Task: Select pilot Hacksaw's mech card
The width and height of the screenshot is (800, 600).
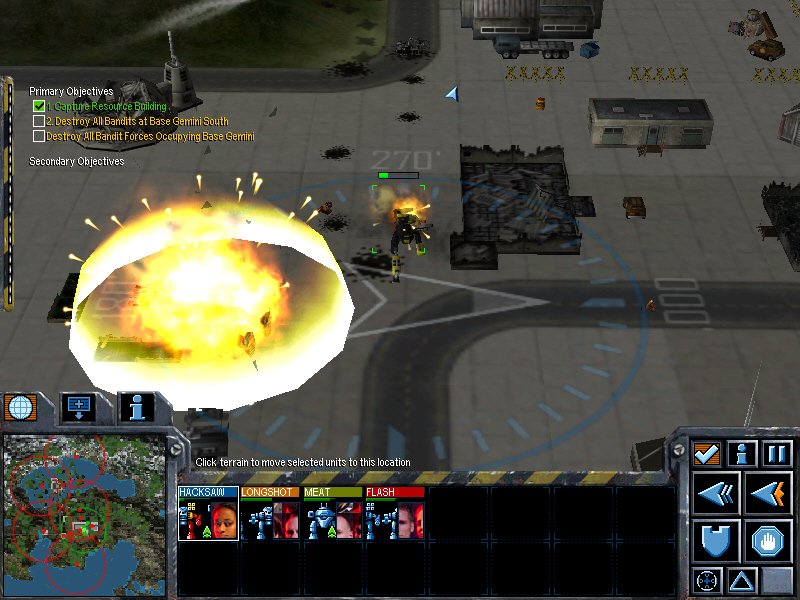Action: (x=208, y=515)
